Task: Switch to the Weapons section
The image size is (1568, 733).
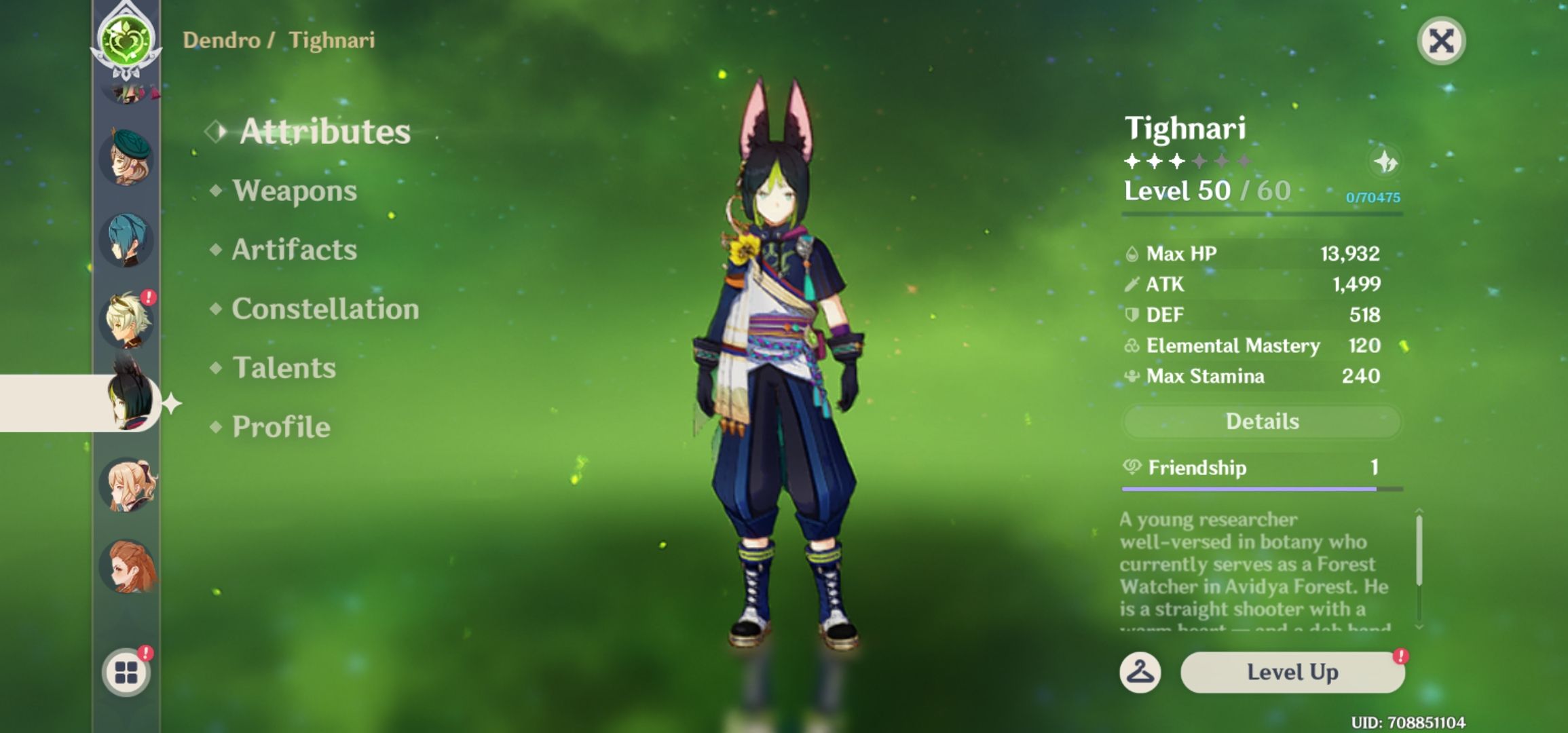Action: [x=293, y=191]
